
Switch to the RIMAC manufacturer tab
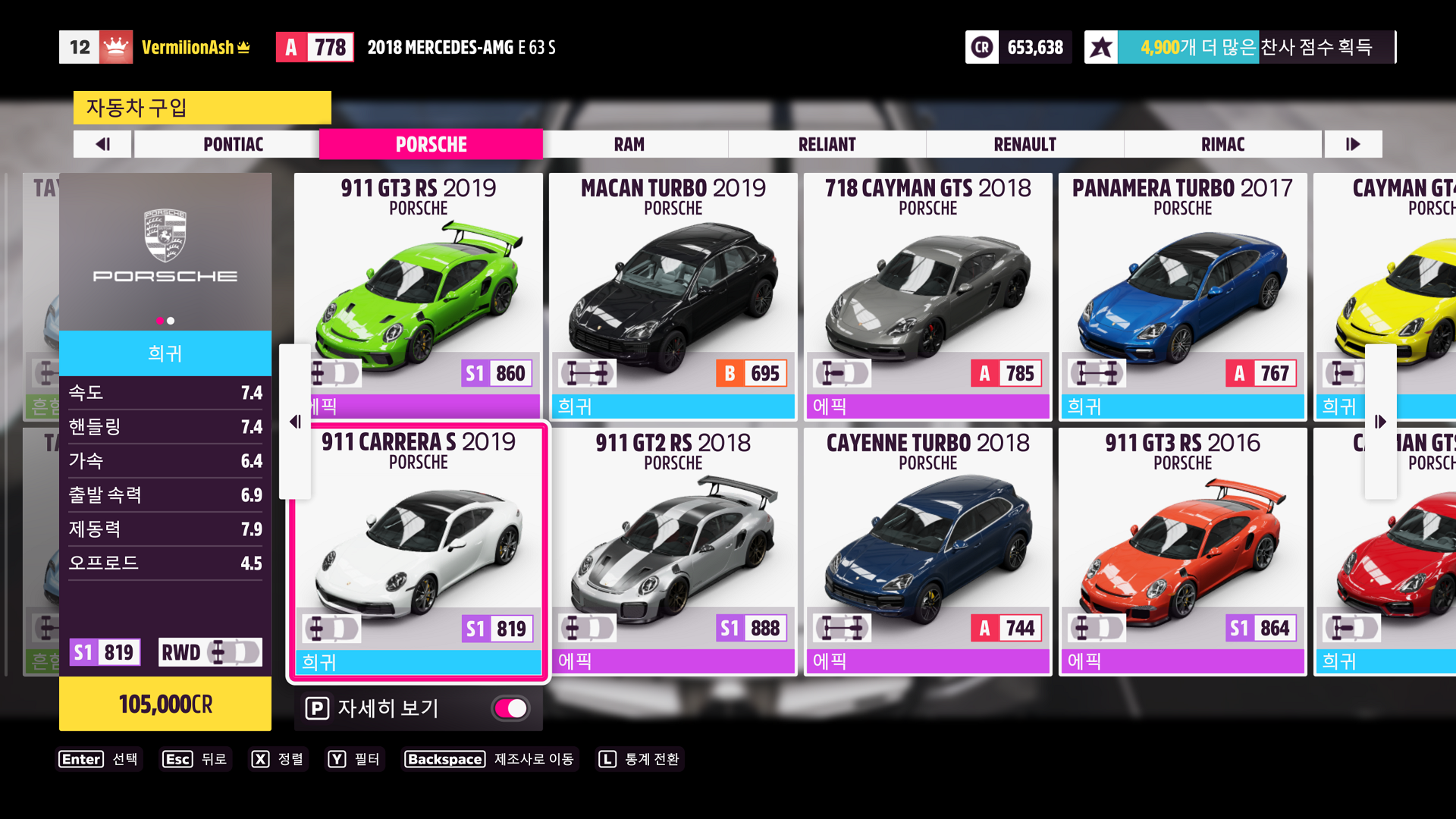point(1222,144)
